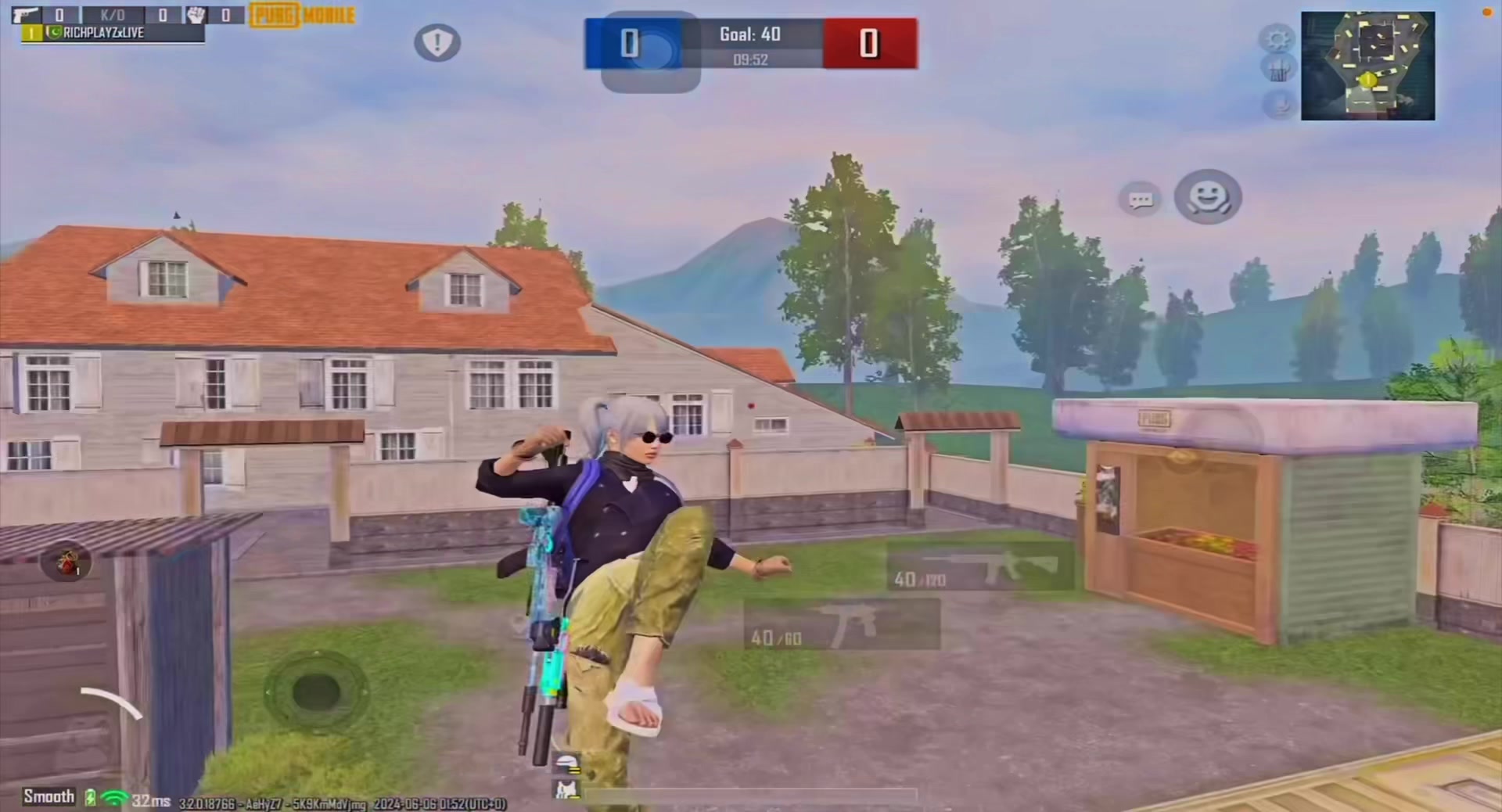This screenshot has height=812, width=1502.
Task: Tap the RICHPLAYZxLIVE player name tag
Action: click(103, 33)
